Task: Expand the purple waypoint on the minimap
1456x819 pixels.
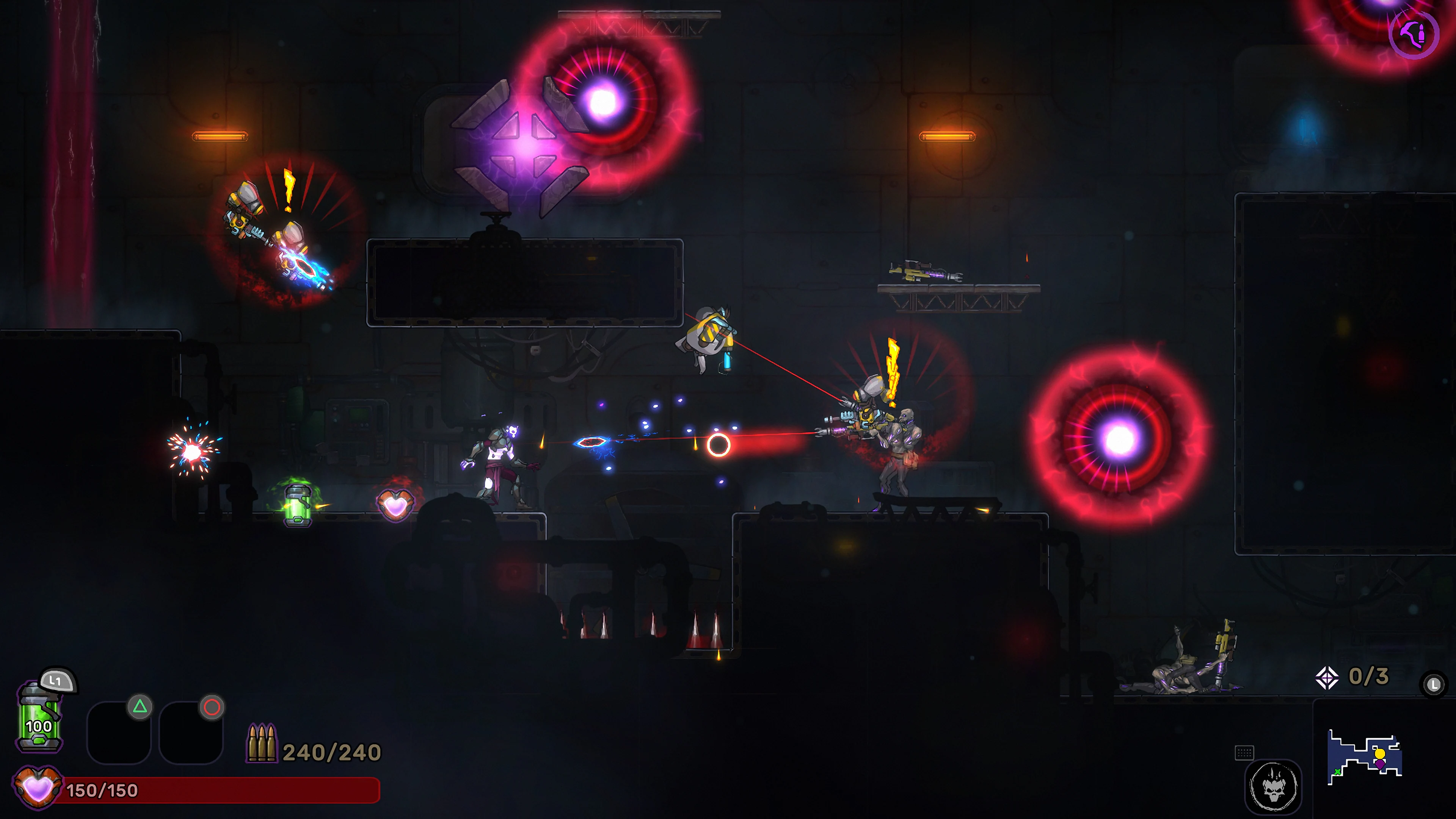Action: (1380, 765)
